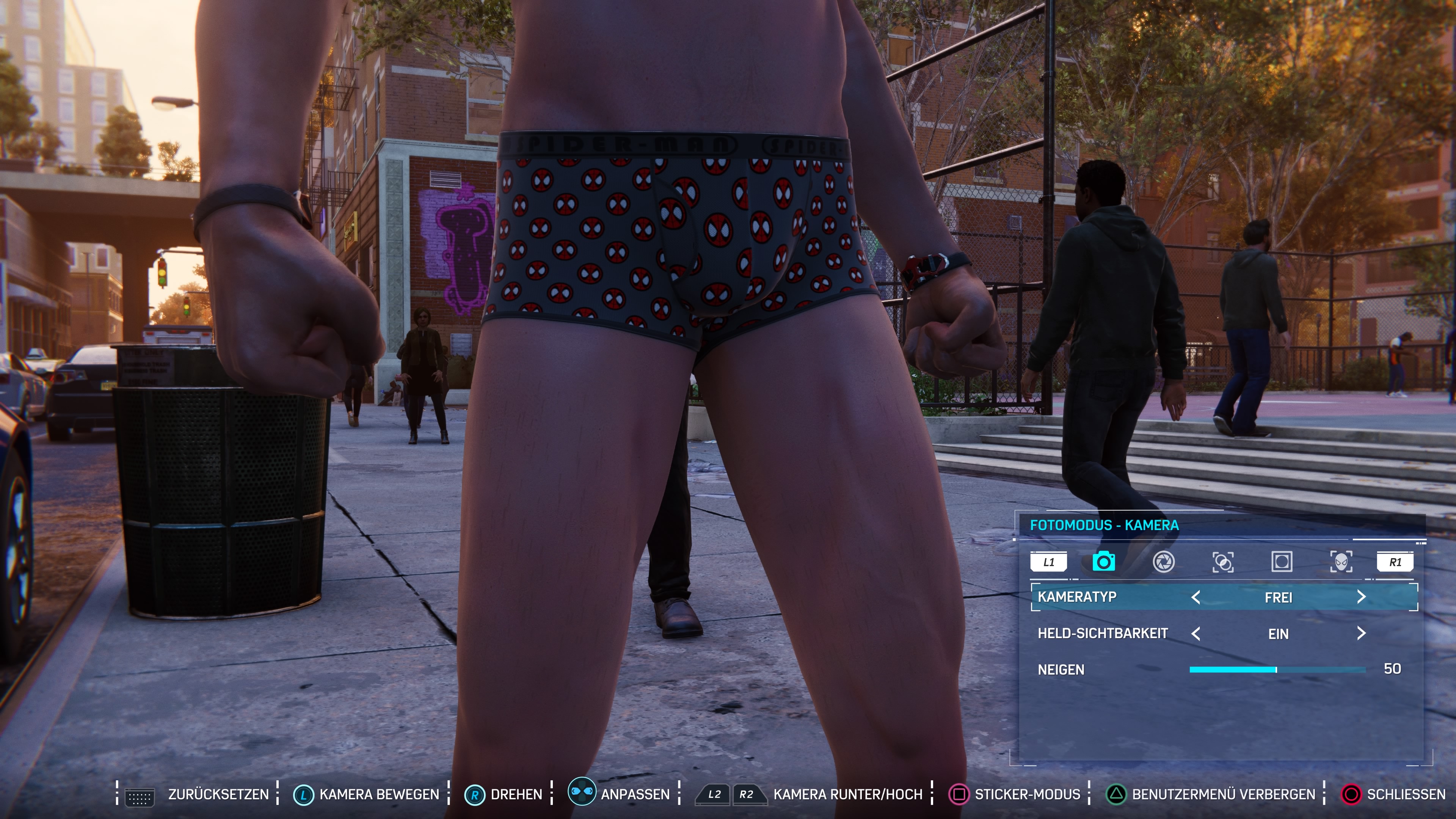Click Zurücksetzen to reset the camera
Screen dimensions: 1456x819
coord(218,795)
